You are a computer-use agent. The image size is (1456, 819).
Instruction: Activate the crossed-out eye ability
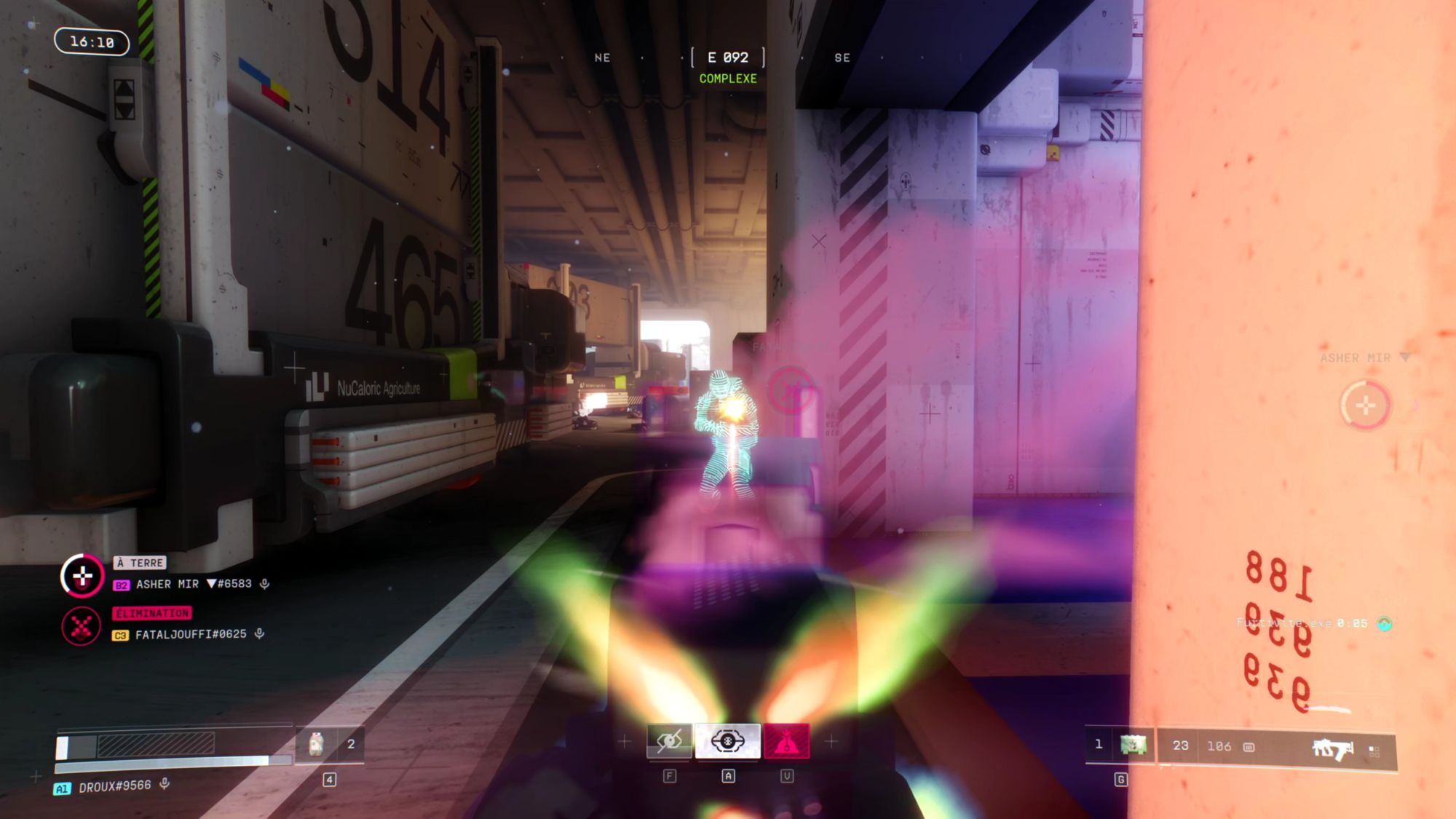pyautogui.click(x=669, y=742)
